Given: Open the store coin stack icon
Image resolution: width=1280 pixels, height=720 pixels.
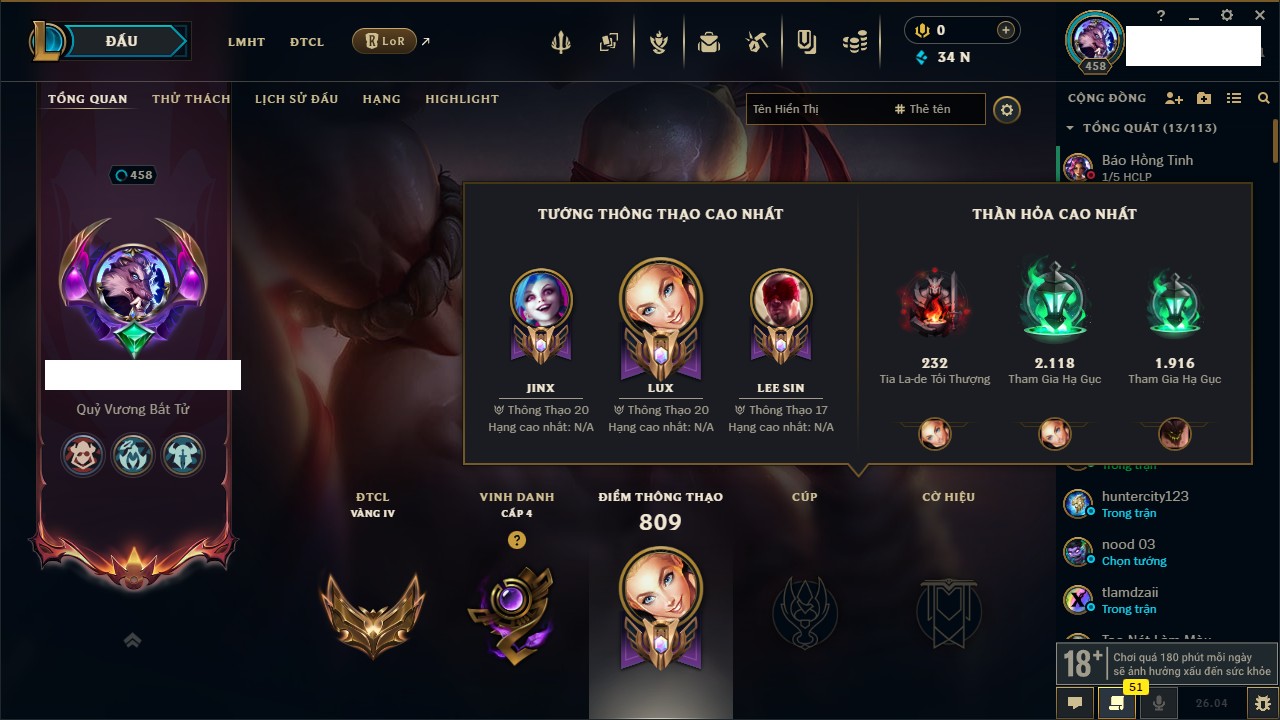Looking at the screenshot, I should (x=854, y=42).
